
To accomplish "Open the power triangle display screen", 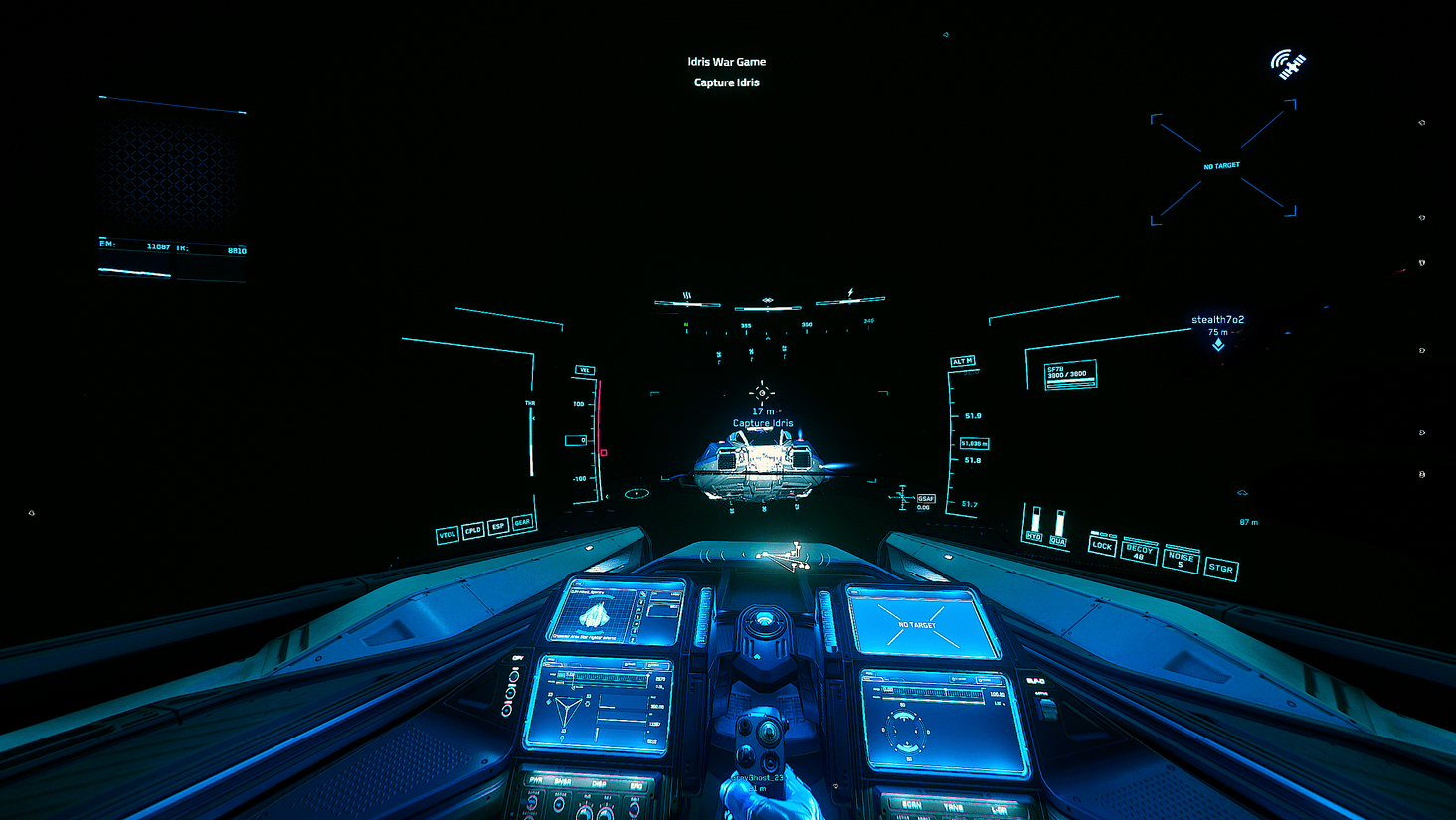I will coord(600,704).
